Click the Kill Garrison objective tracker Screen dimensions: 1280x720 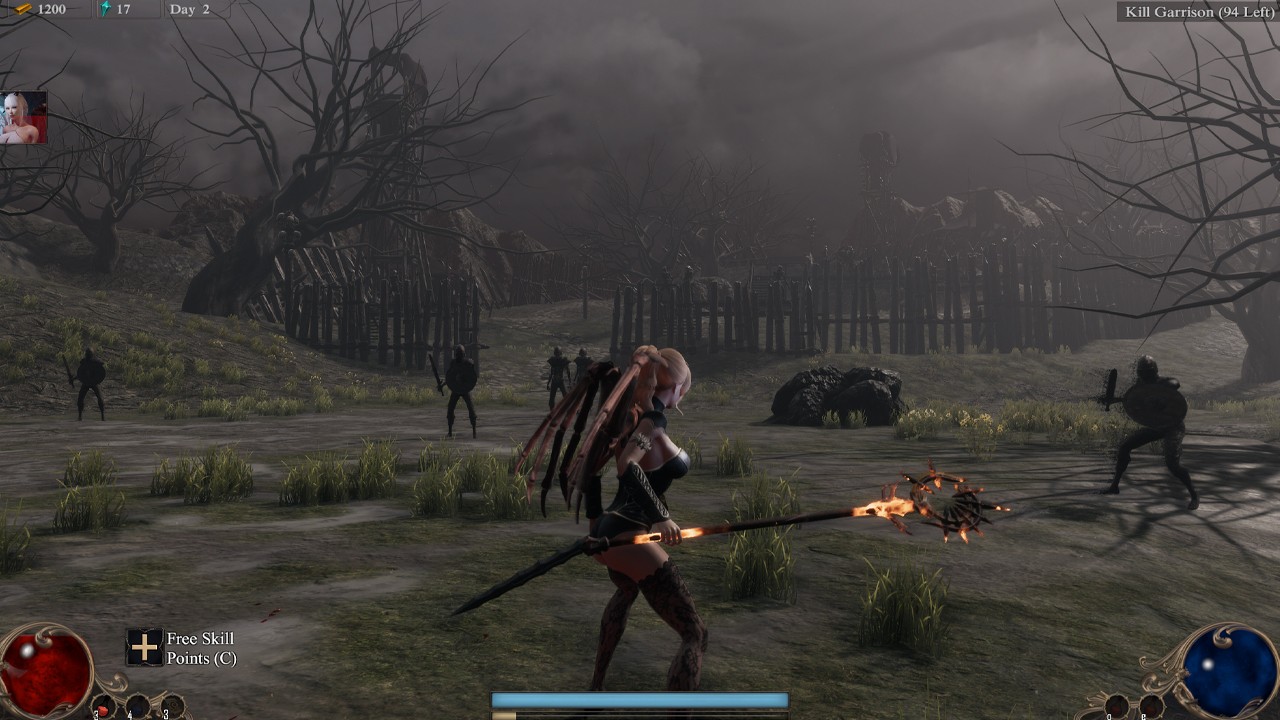click(x=1199, y=11)
